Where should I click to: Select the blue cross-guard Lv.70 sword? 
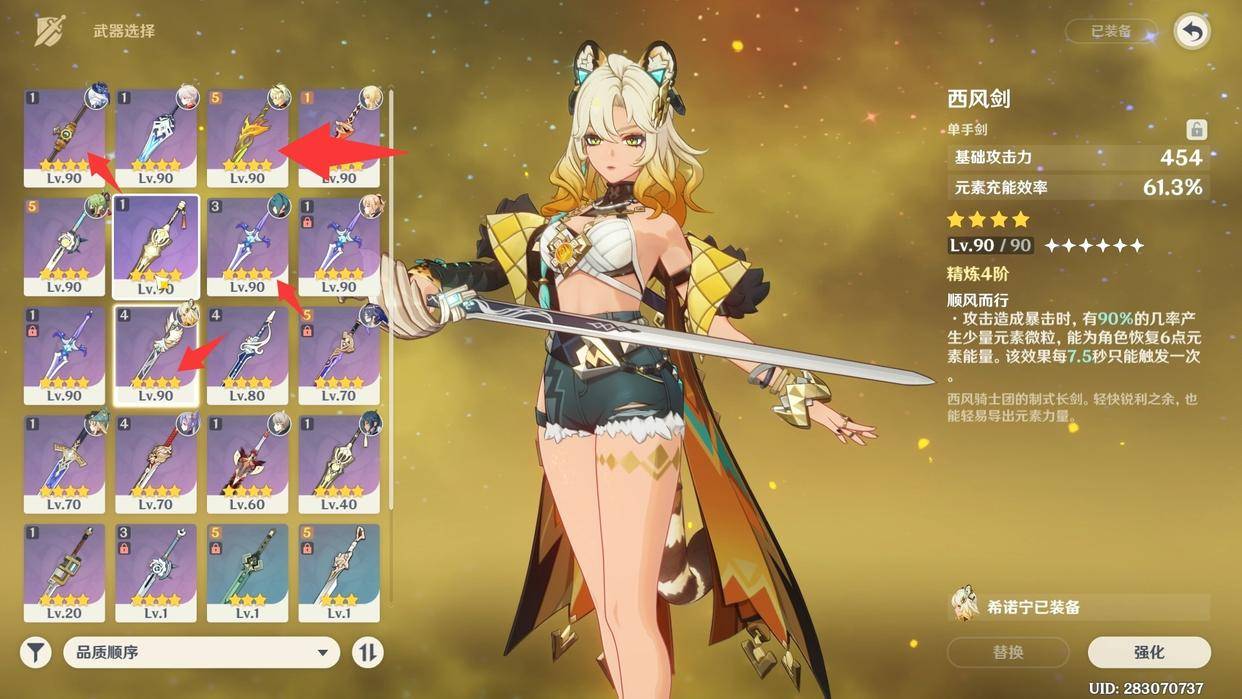click(x=64, y=462)
